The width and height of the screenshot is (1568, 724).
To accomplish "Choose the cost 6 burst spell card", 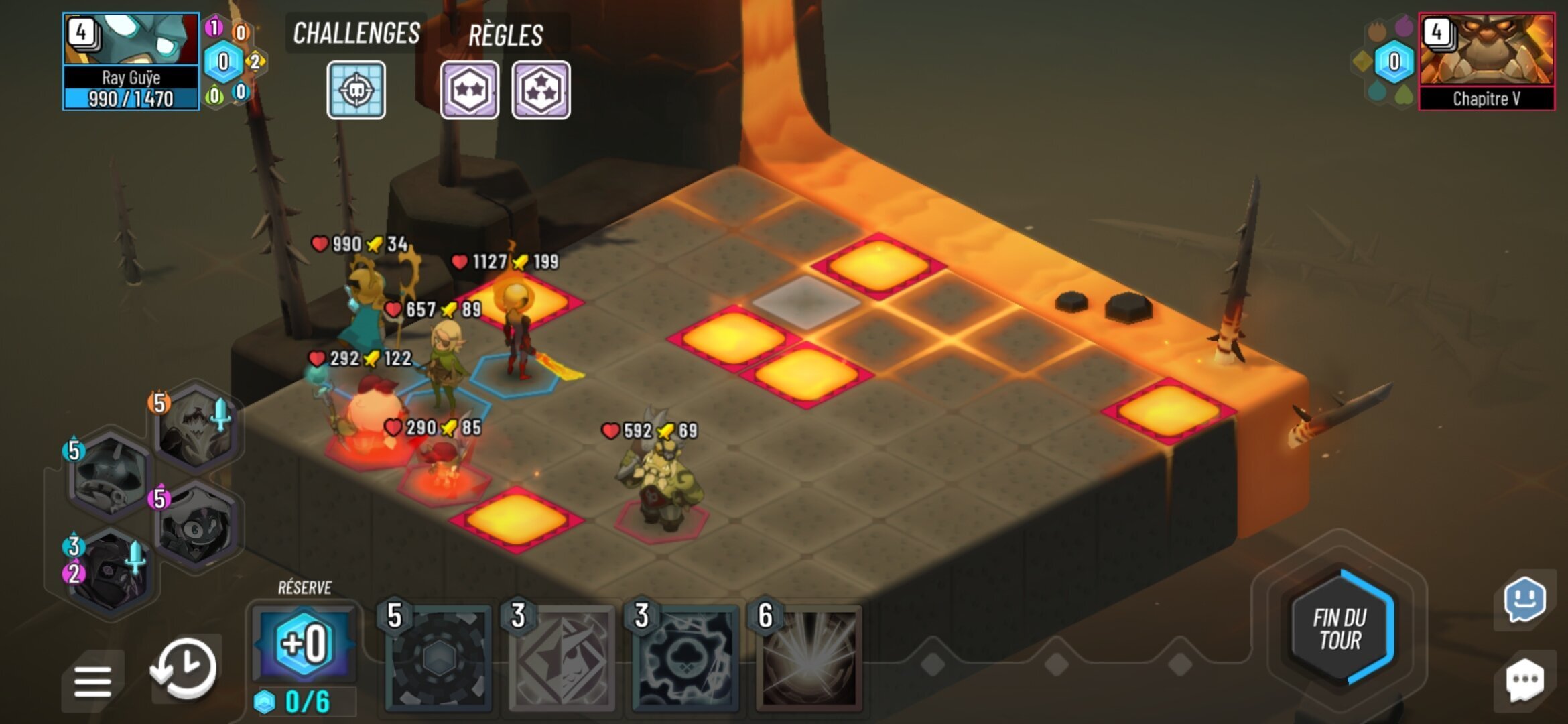I will 809,658.
